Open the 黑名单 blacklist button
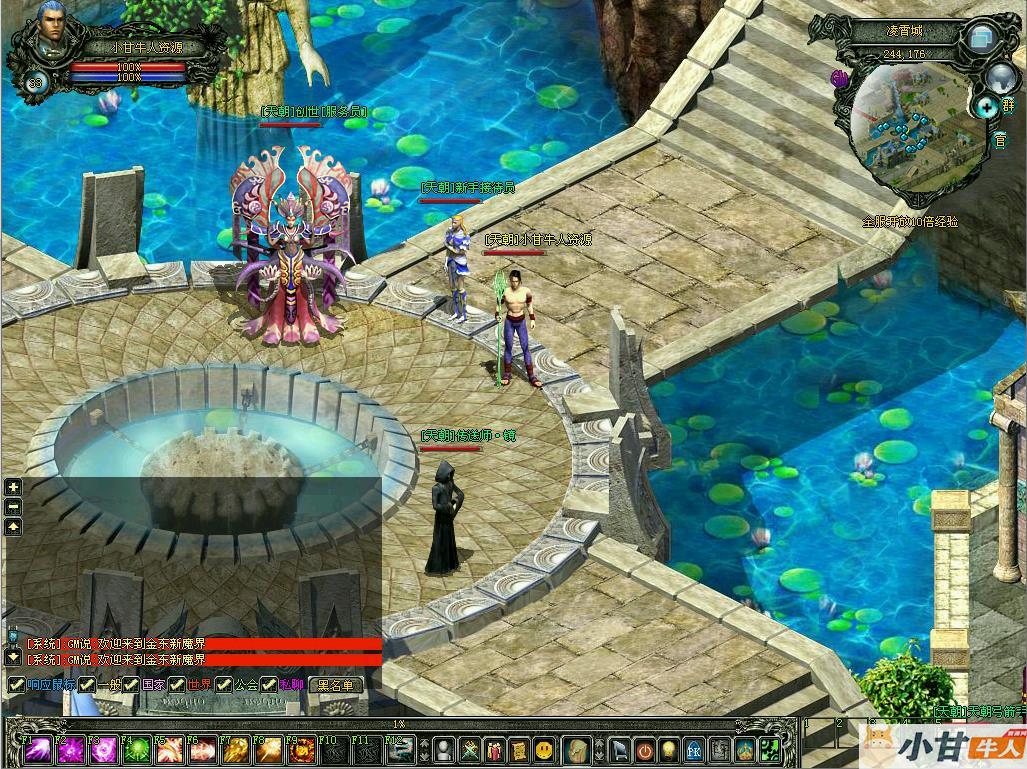Viewport: 1027px width, 769px height. point(335,685)
